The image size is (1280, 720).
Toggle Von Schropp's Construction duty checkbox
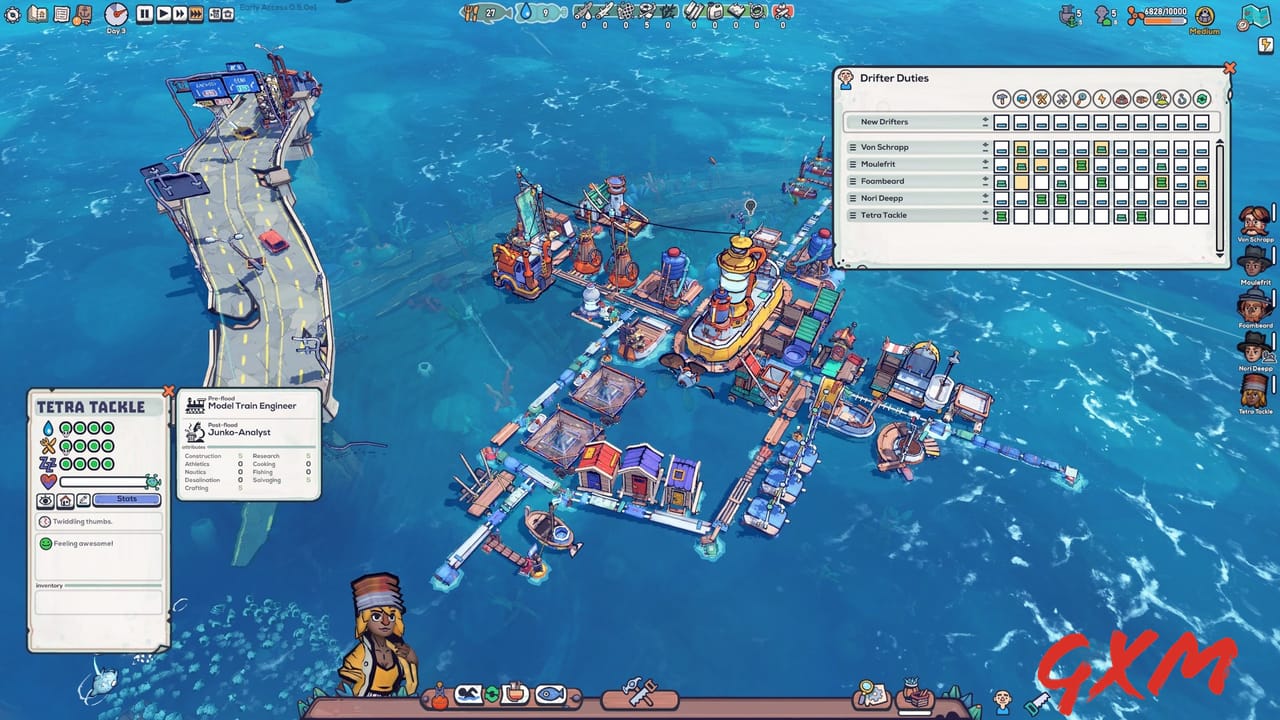point(1002,147)
